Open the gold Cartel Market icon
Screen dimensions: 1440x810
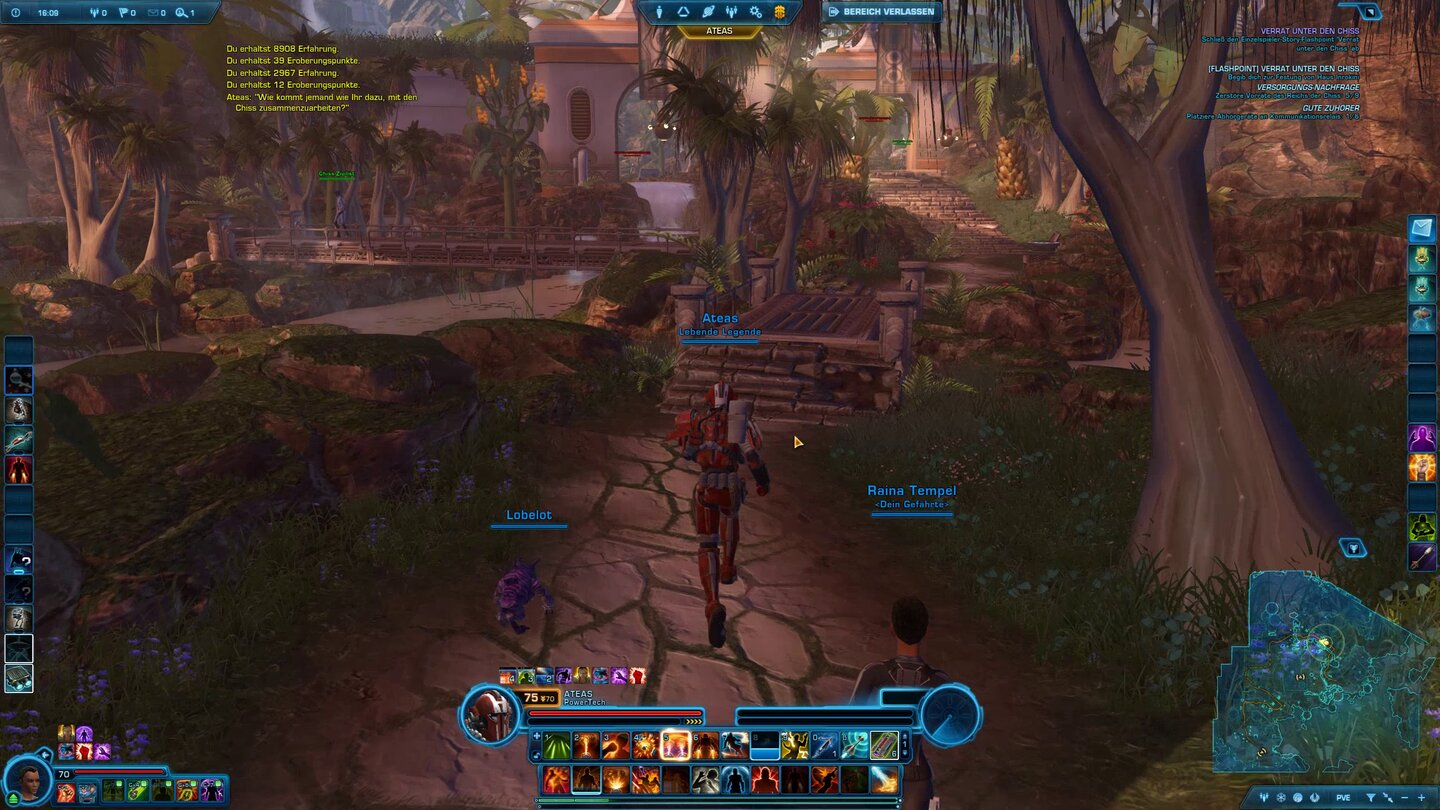pyautogui.click(x=780, y=12)
